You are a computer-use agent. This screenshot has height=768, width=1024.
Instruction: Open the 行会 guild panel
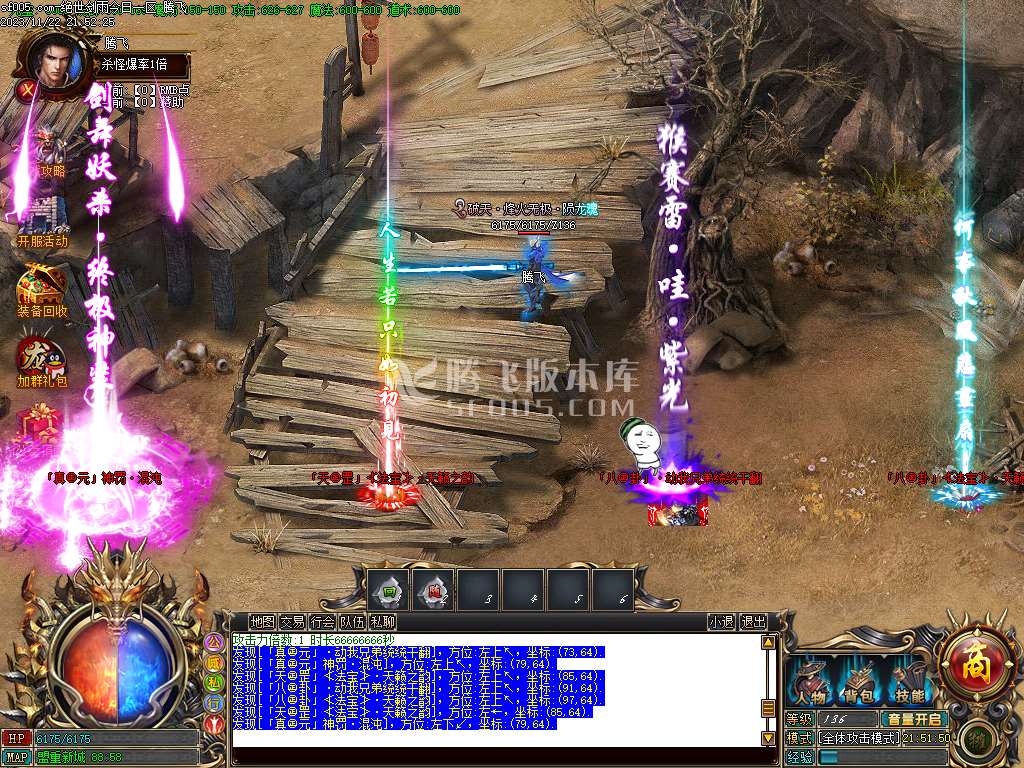coord(322,621)
